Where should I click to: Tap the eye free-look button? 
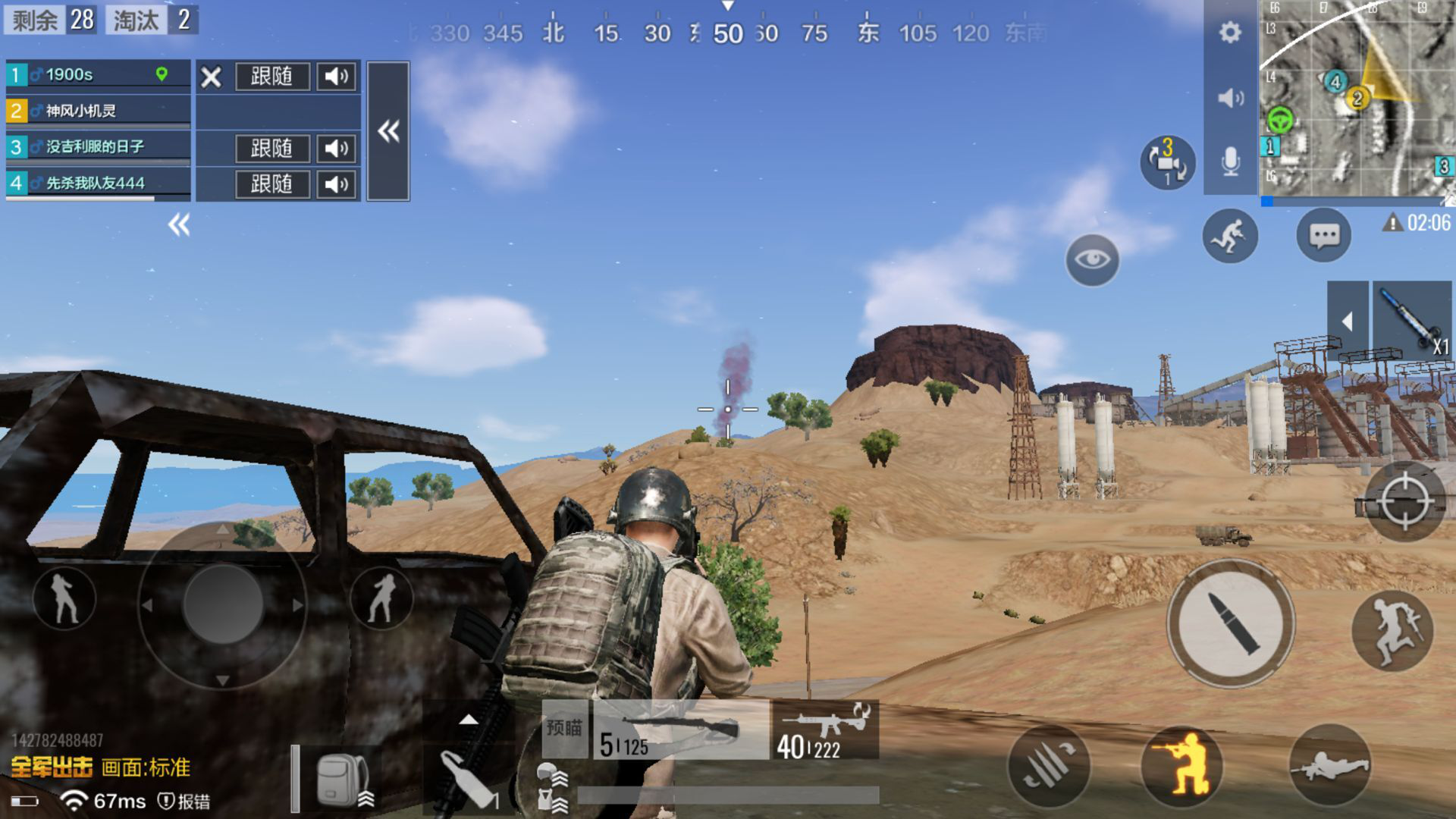pyautogui.click(x=1092, y=260)
